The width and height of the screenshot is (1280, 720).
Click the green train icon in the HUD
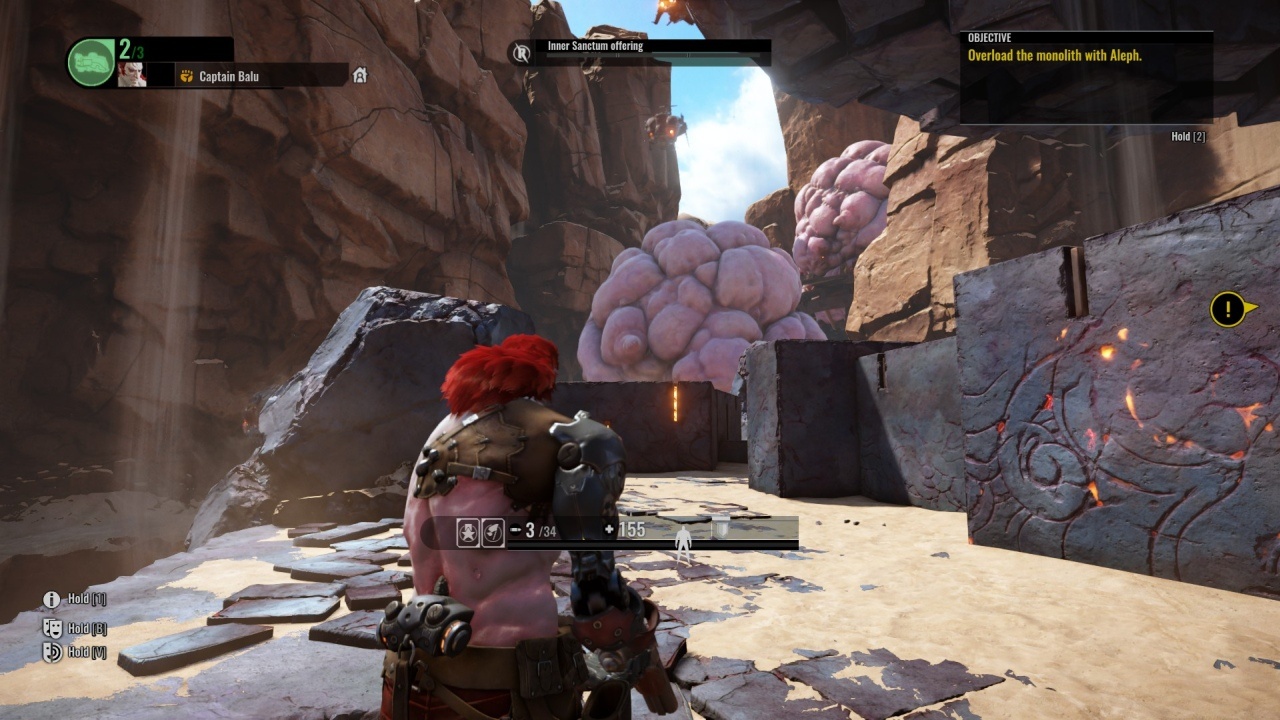pos(91,62)
